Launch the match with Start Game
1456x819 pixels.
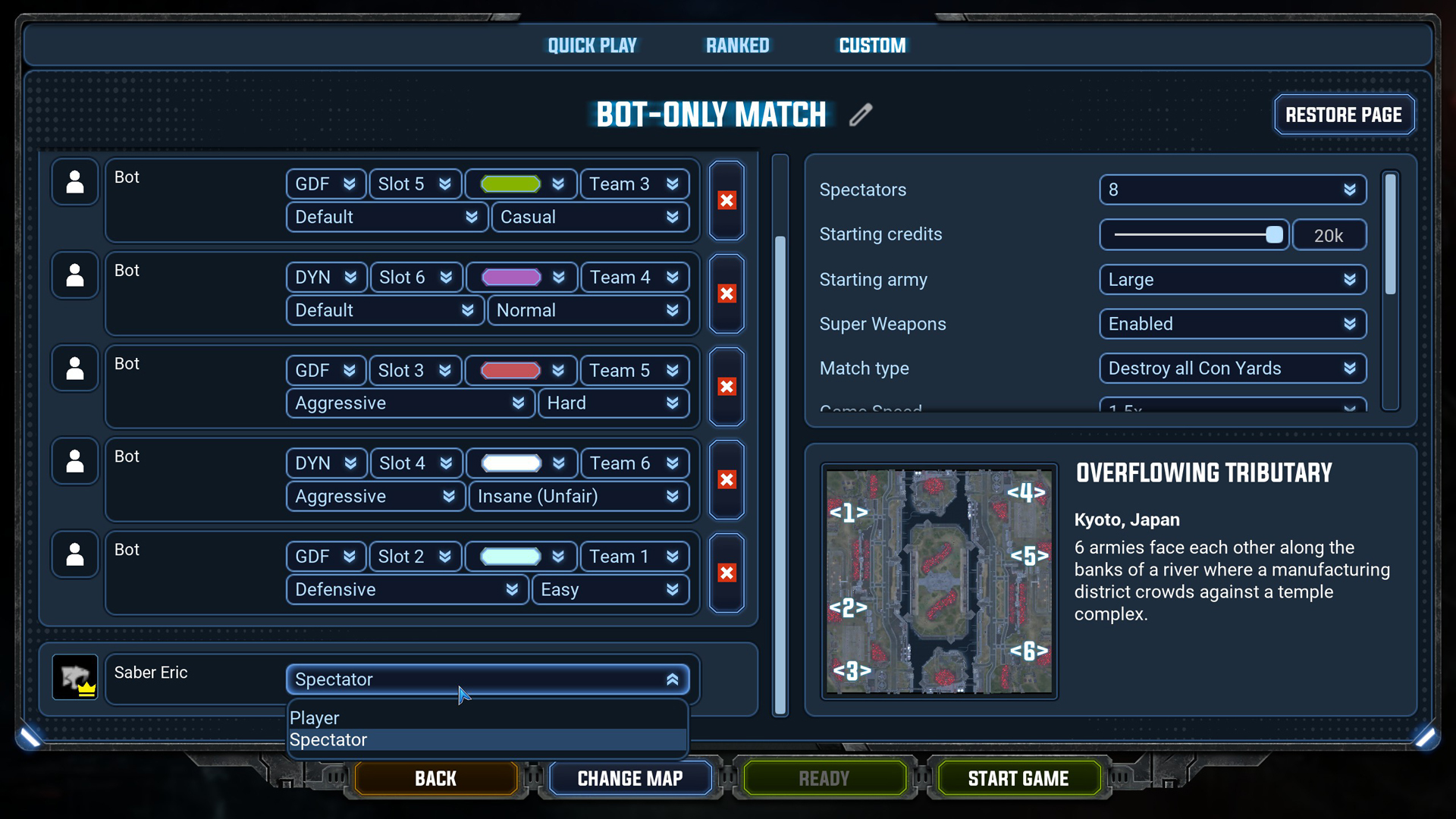(x=1018, y=779)
